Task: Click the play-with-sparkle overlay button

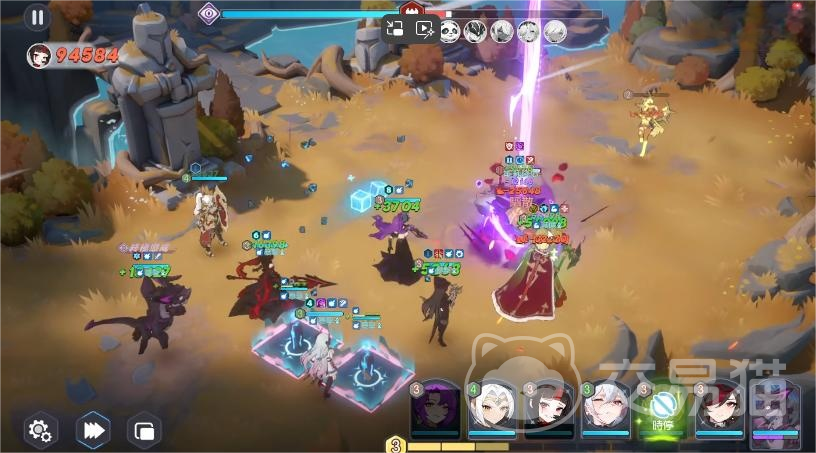Action: click(x=424, y=30)
